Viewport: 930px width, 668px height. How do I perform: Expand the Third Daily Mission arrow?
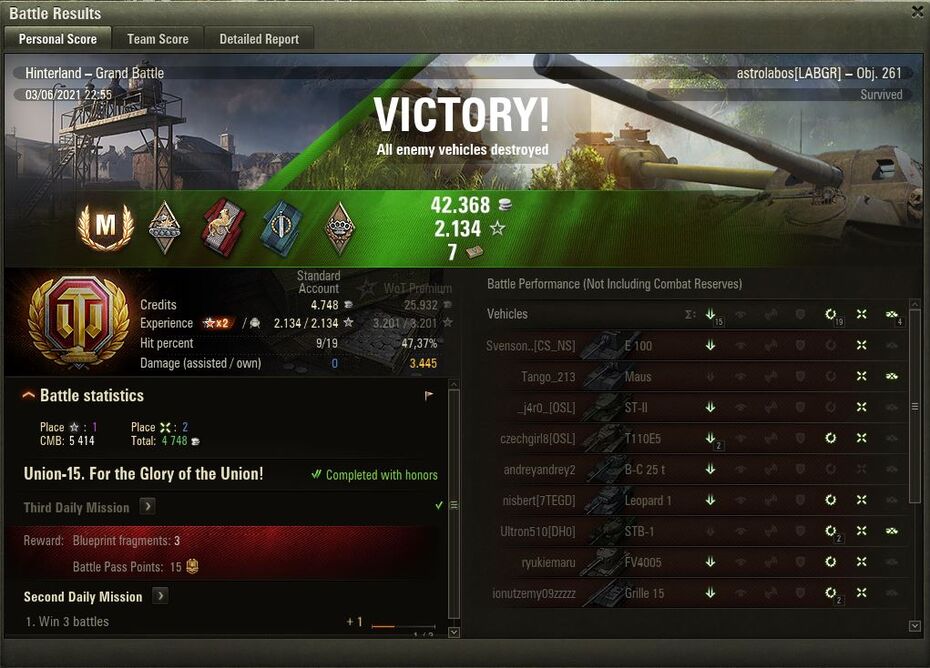[x=147, y=507]
